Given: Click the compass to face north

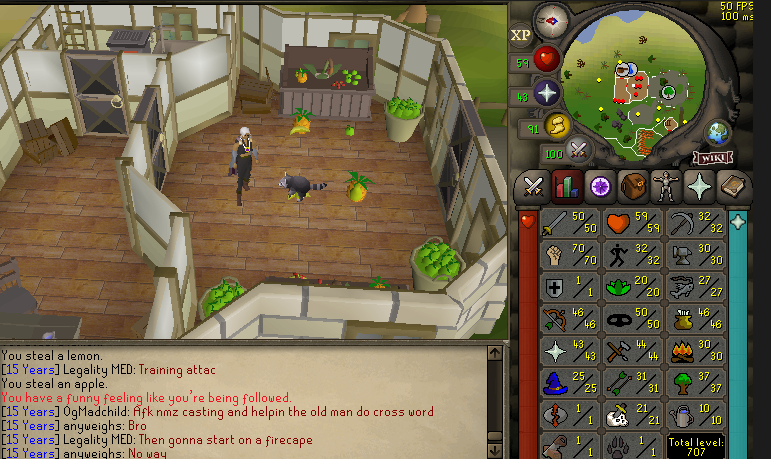Looking at the screenshot, I should click(x=551, y=18).
